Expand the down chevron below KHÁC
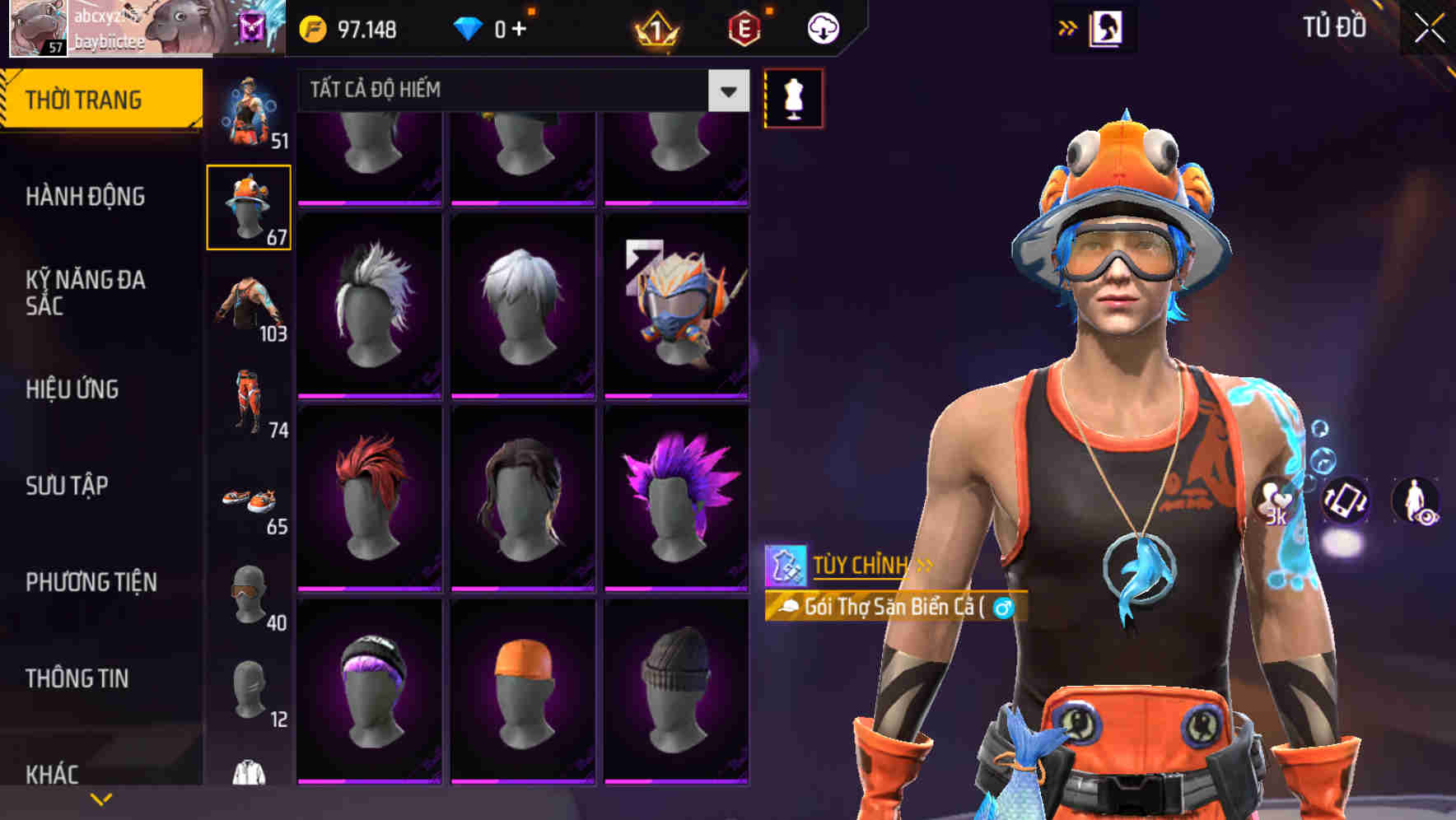The height and width of the screenshot is (820, 1456). coord(100,799)
